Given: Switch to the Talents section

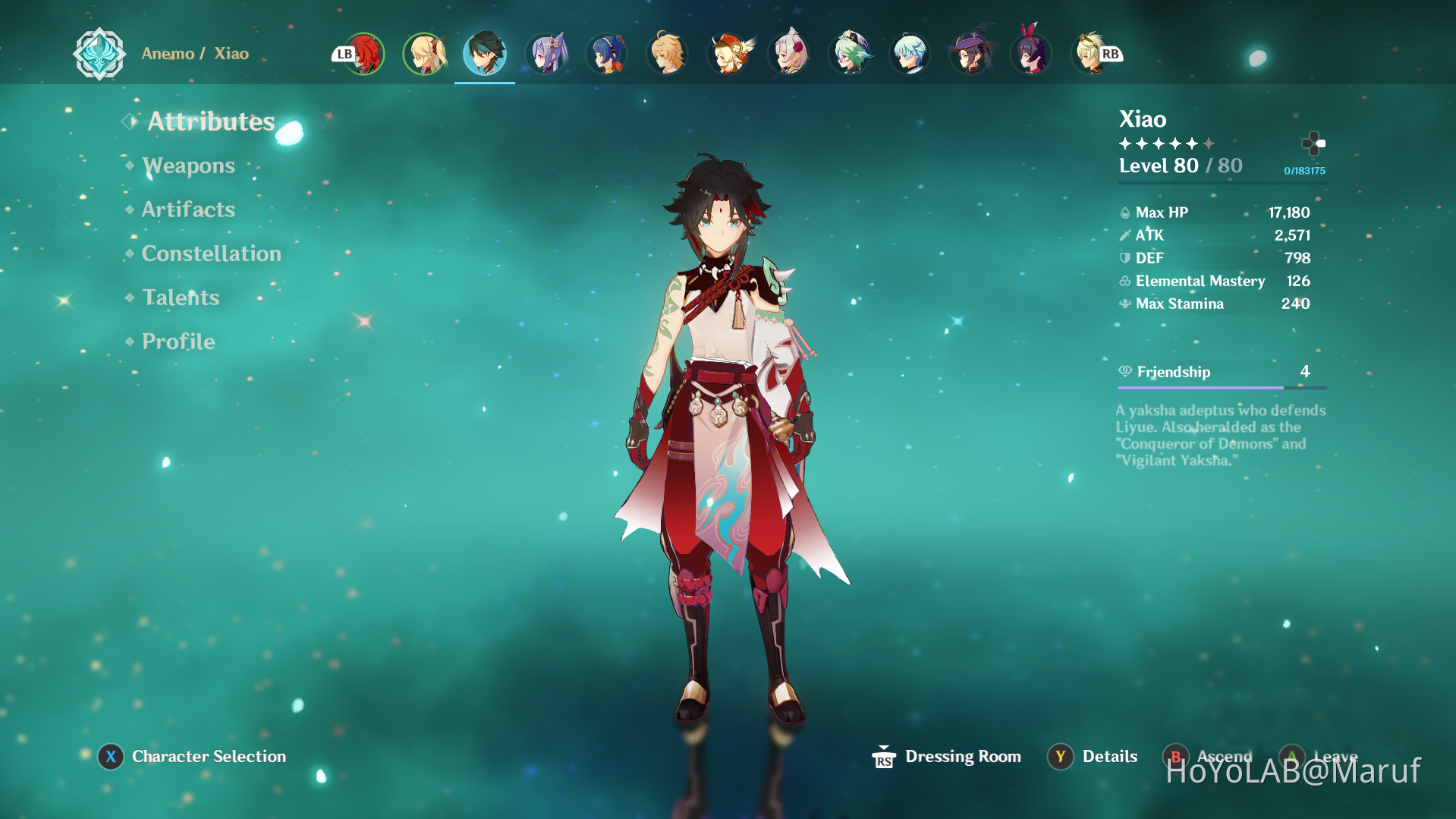Looking at the screenshot, I should pos(180,297).
